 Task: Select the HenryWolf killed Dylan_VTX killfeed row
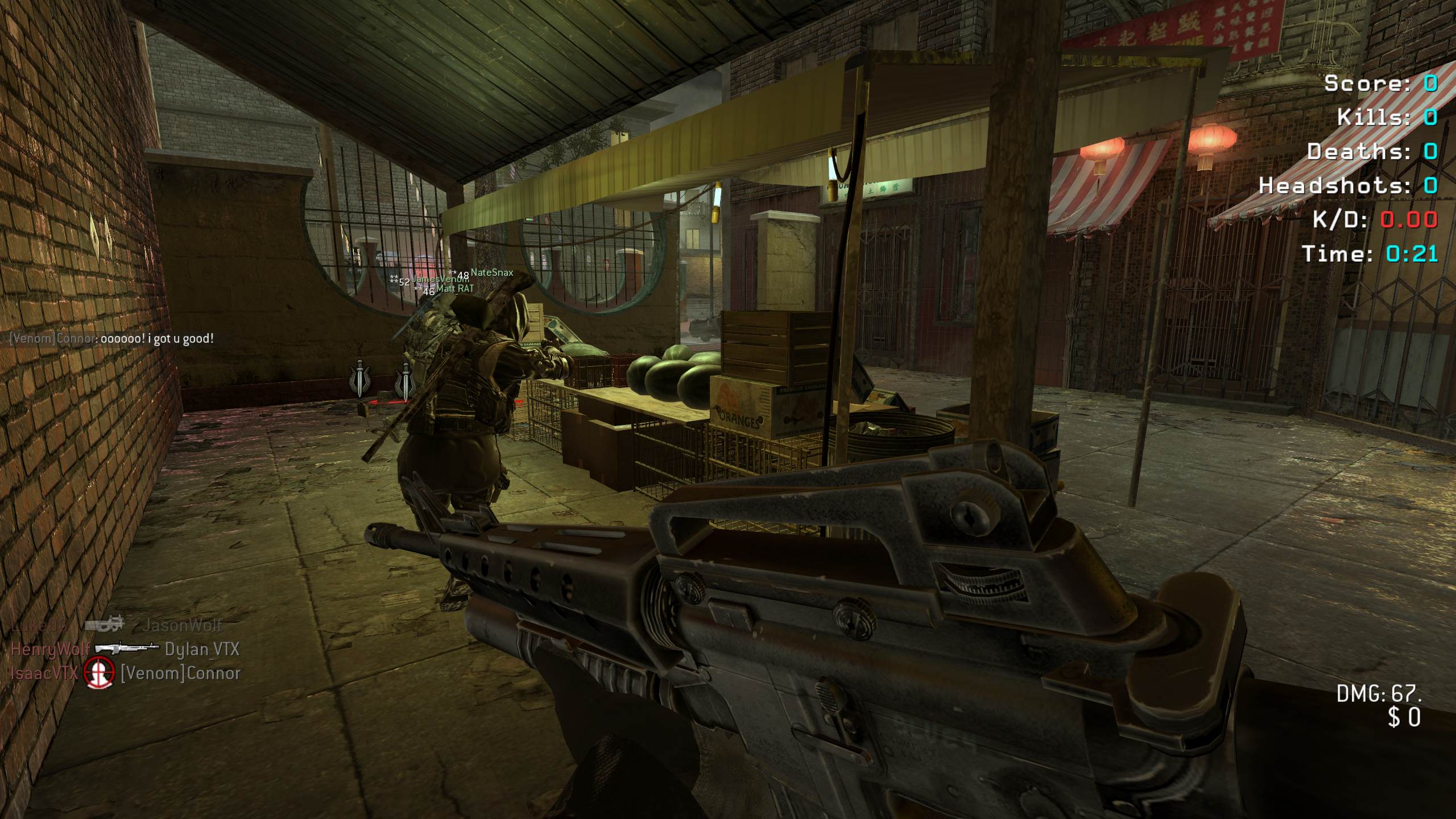pos(125,649)
